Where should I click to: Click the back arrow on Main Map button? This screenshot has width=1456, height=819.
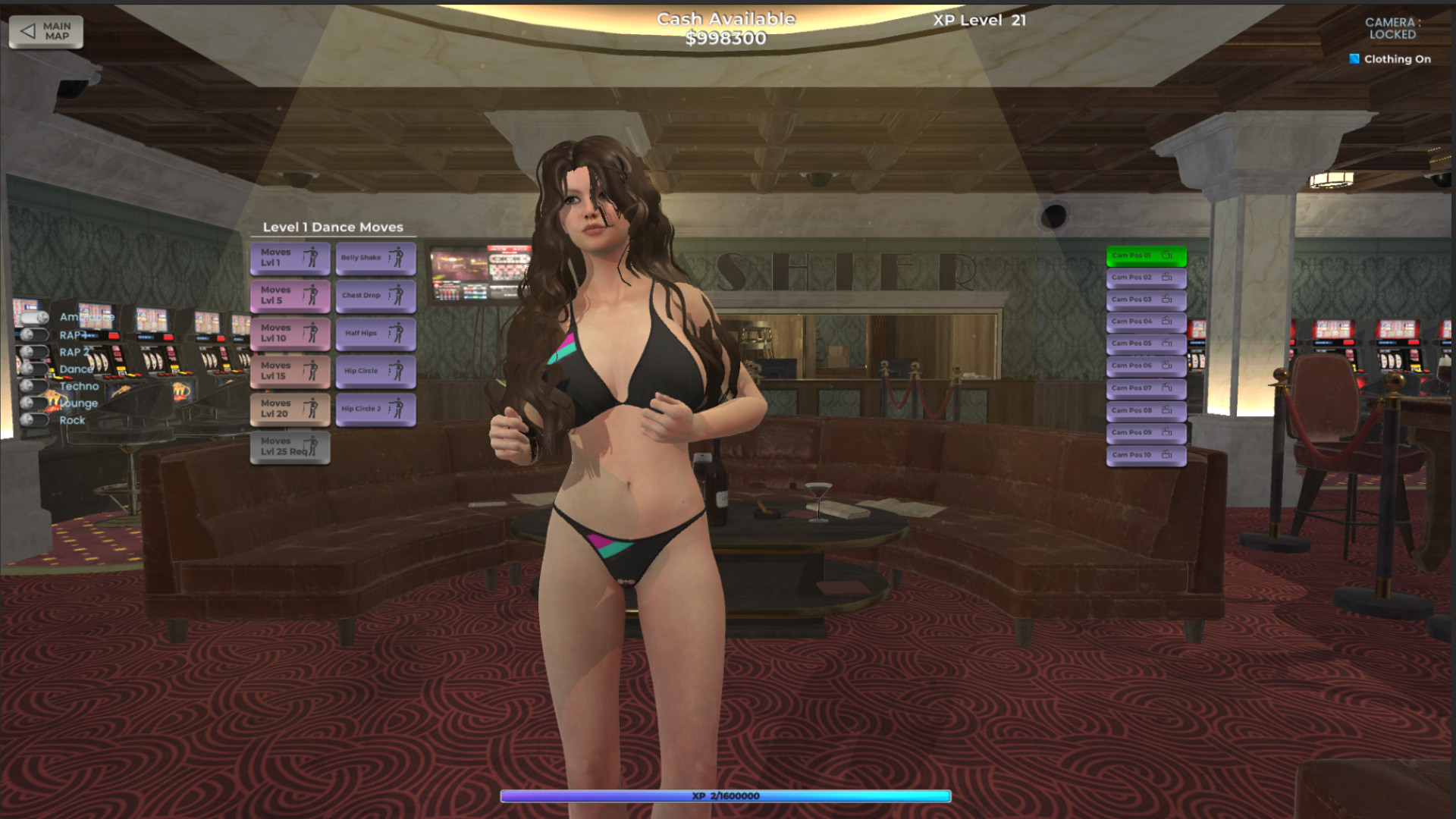click(x=28, y=30)
